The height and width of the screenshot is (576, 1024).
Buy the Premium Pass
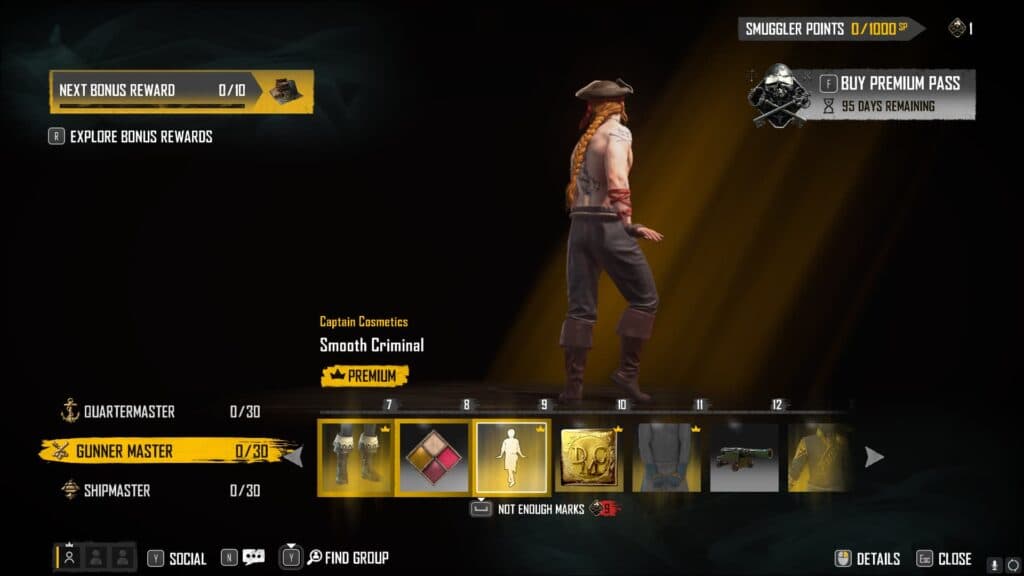tap(899, 84)
